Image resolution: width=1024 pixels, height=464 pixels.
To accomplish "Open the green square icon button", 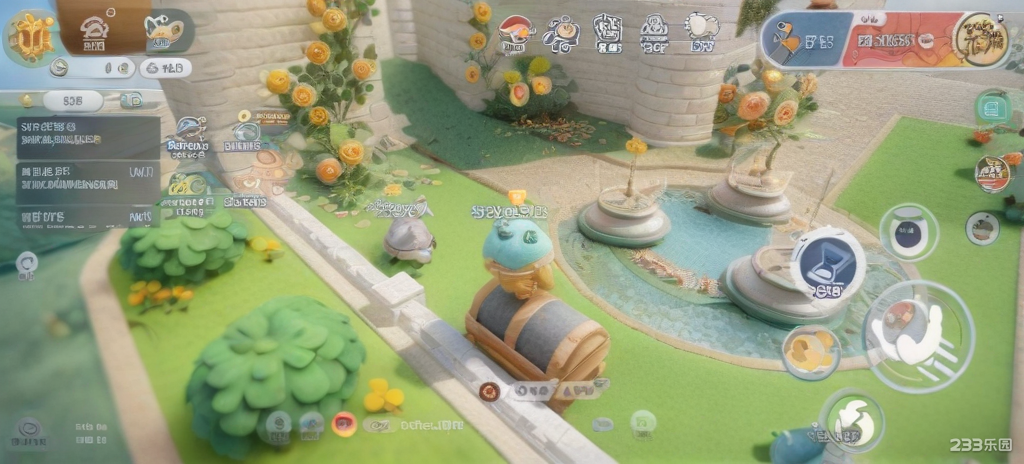I will pos(992,107).
